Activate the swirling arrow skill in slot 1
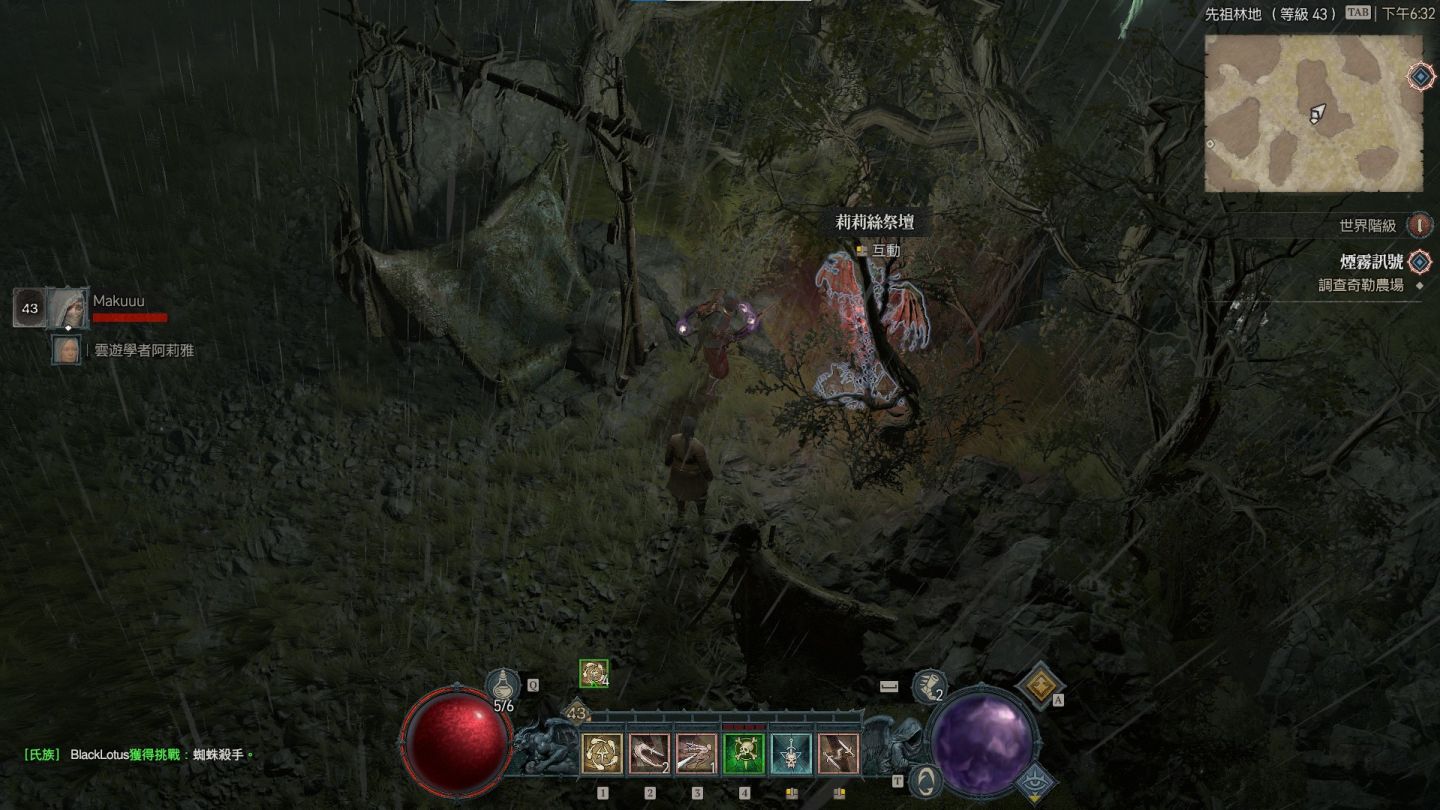 602,754
